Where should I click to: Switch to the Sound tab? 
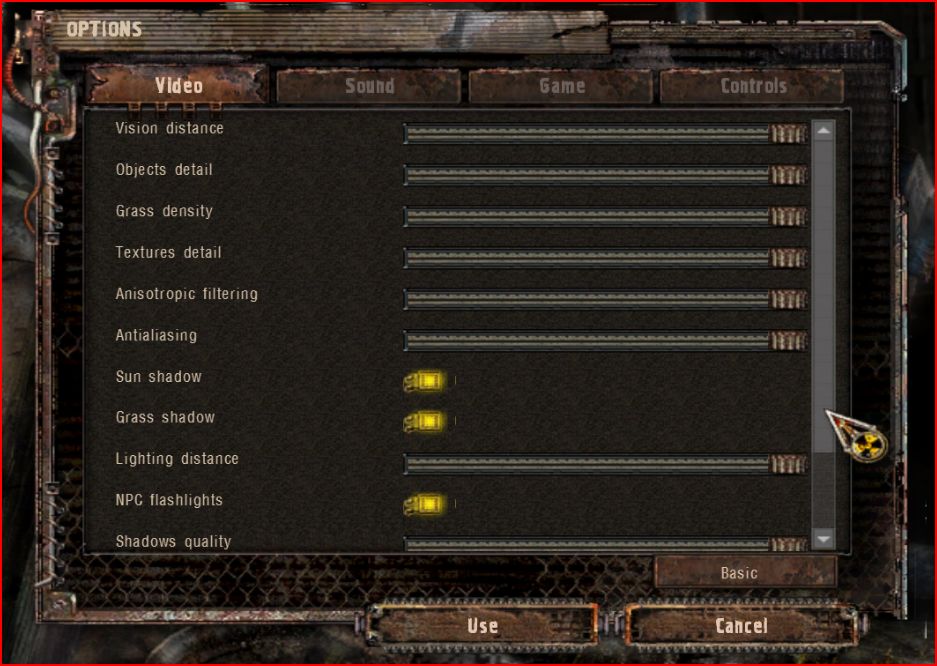(x=369, y=86)
